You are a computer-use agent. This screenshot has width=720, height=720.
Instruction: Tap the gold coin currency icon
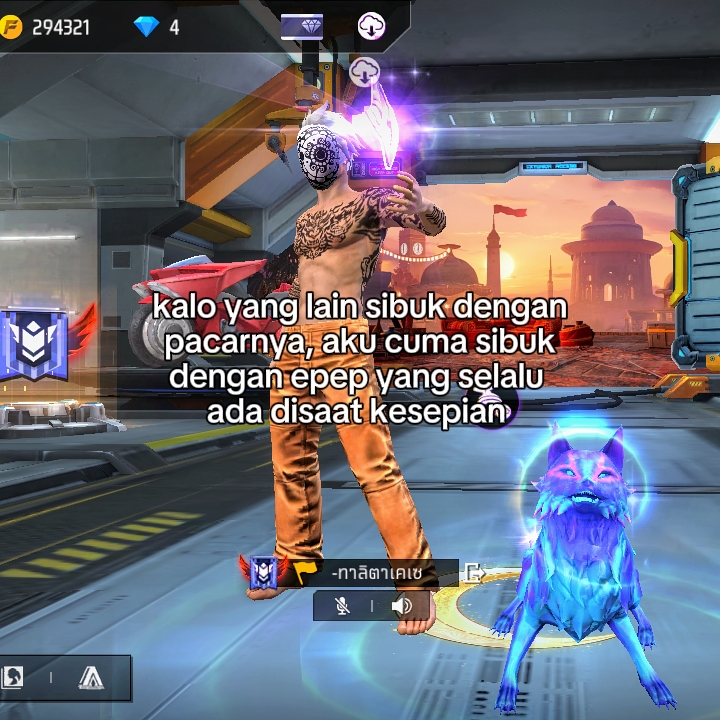tap(14, 27)
